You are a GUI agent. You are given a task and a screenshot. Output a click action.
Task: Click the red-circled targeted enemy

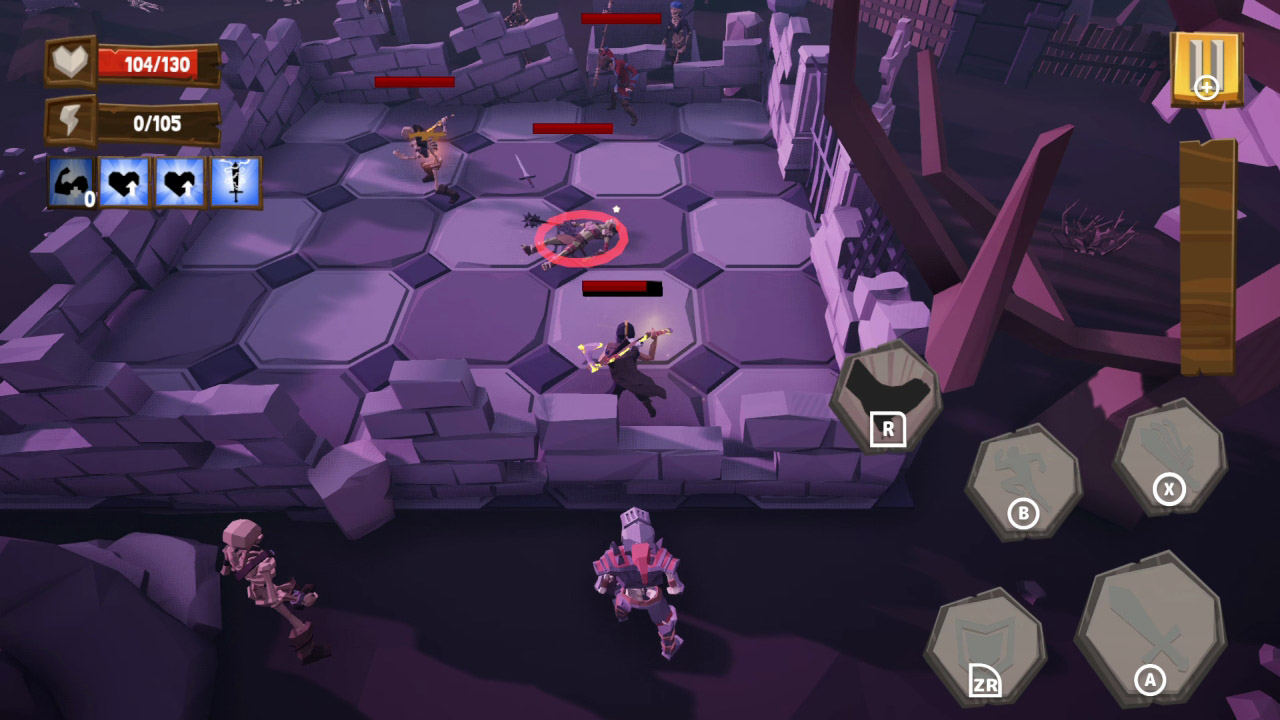580,238
